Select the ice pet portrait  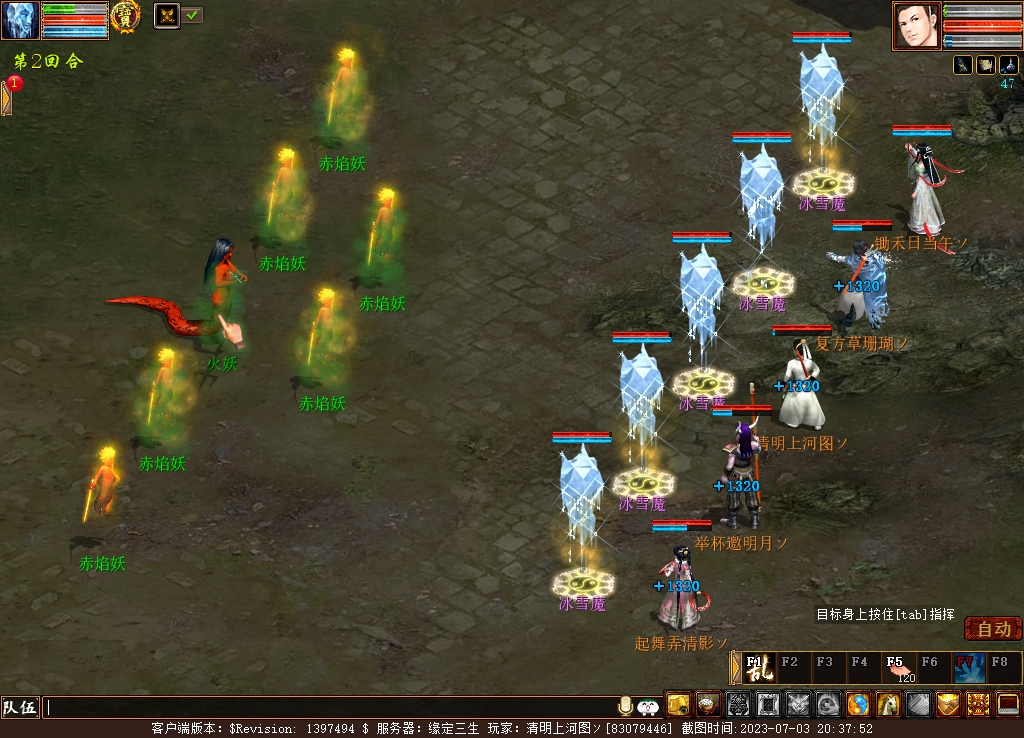pyautogui.click(x=20, y=20)
